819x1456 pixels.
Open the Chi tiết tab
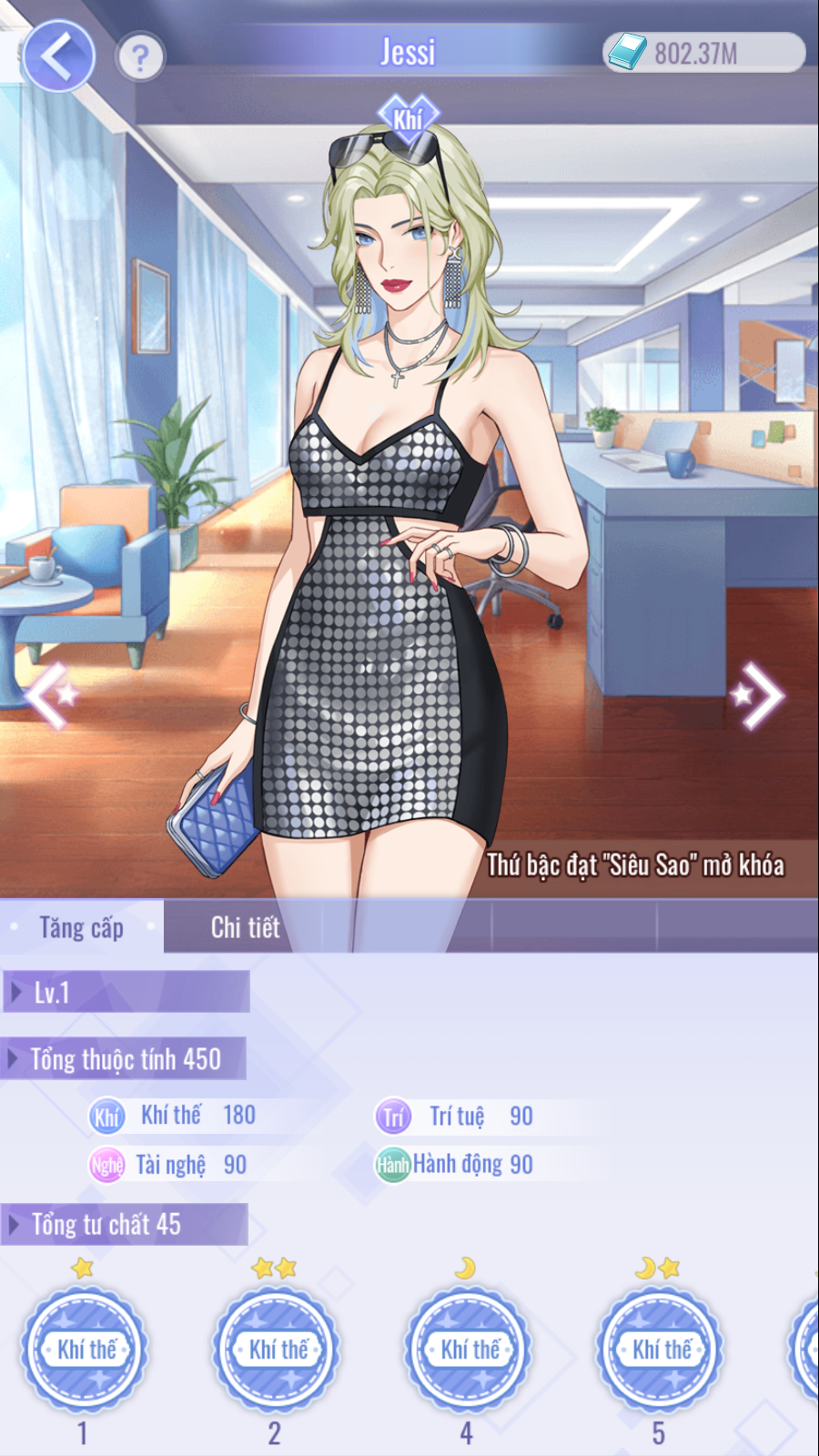coord(245,927)
